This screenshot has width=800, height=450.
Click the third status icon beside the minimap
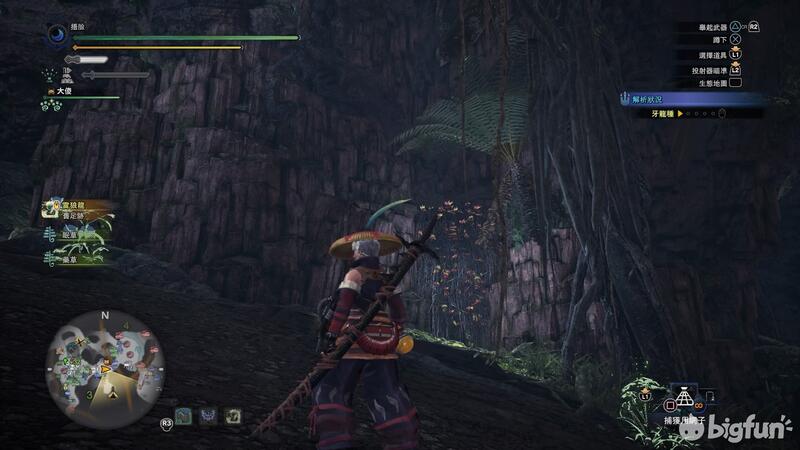[x=232, y=415]
